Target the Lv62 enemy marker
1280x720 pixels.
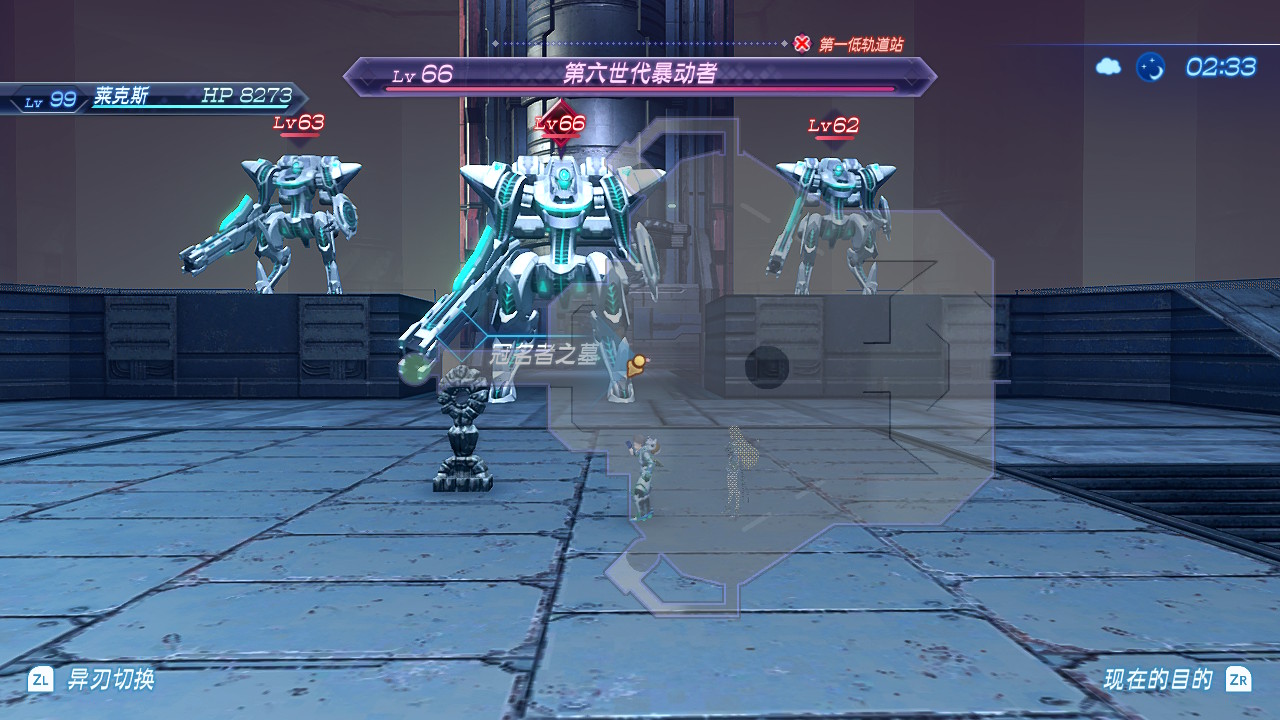(x=834, y=127)
